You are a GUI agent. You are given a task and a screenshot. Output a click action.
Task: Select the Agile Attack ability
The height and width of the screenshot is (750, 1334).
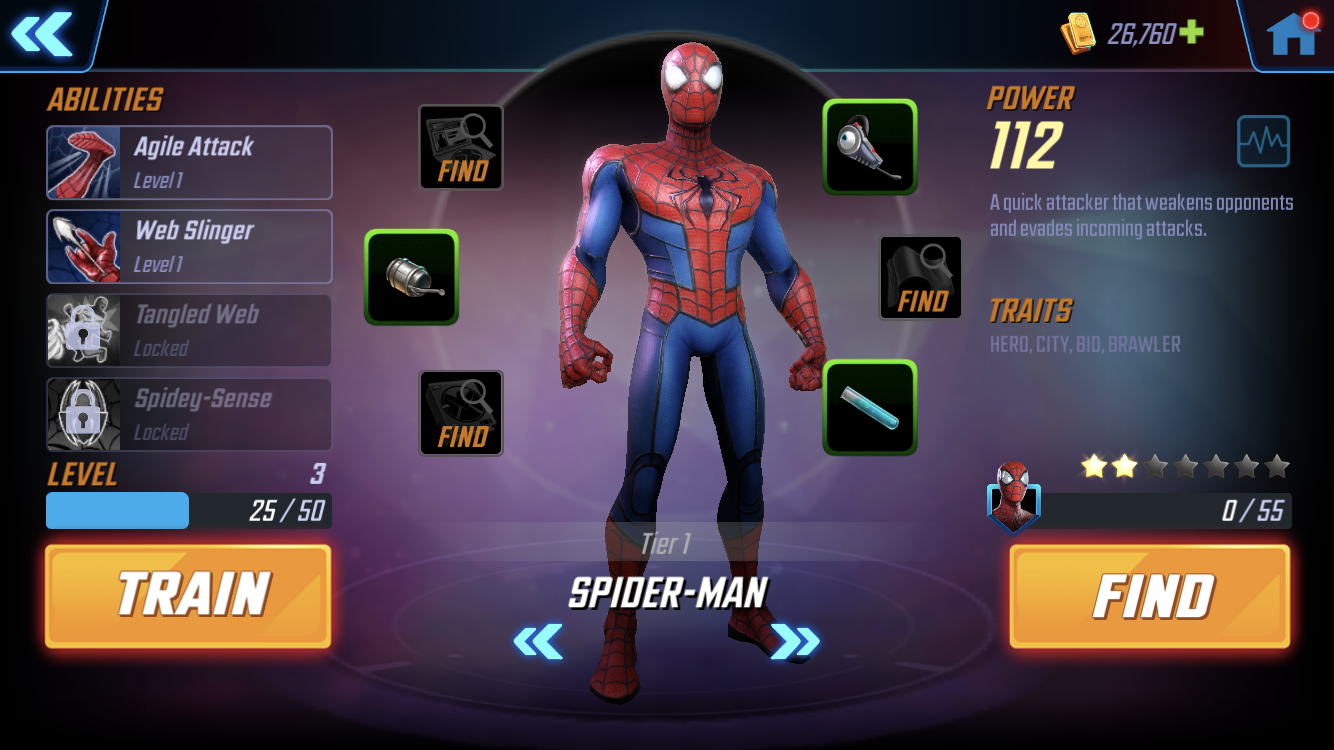[x=189, y=162]
